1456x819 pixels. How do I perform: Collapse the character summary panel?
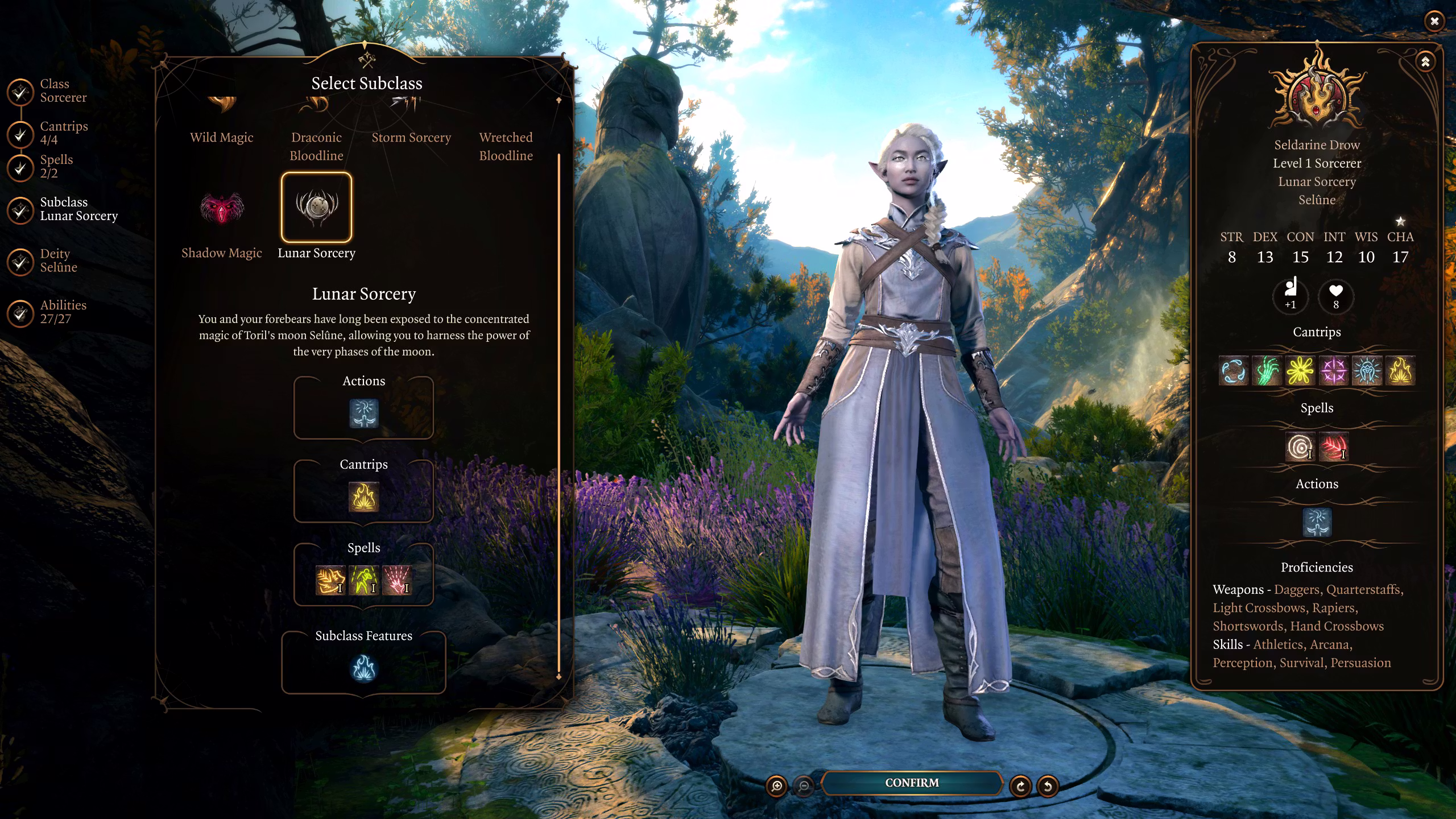click(1425, 61)
